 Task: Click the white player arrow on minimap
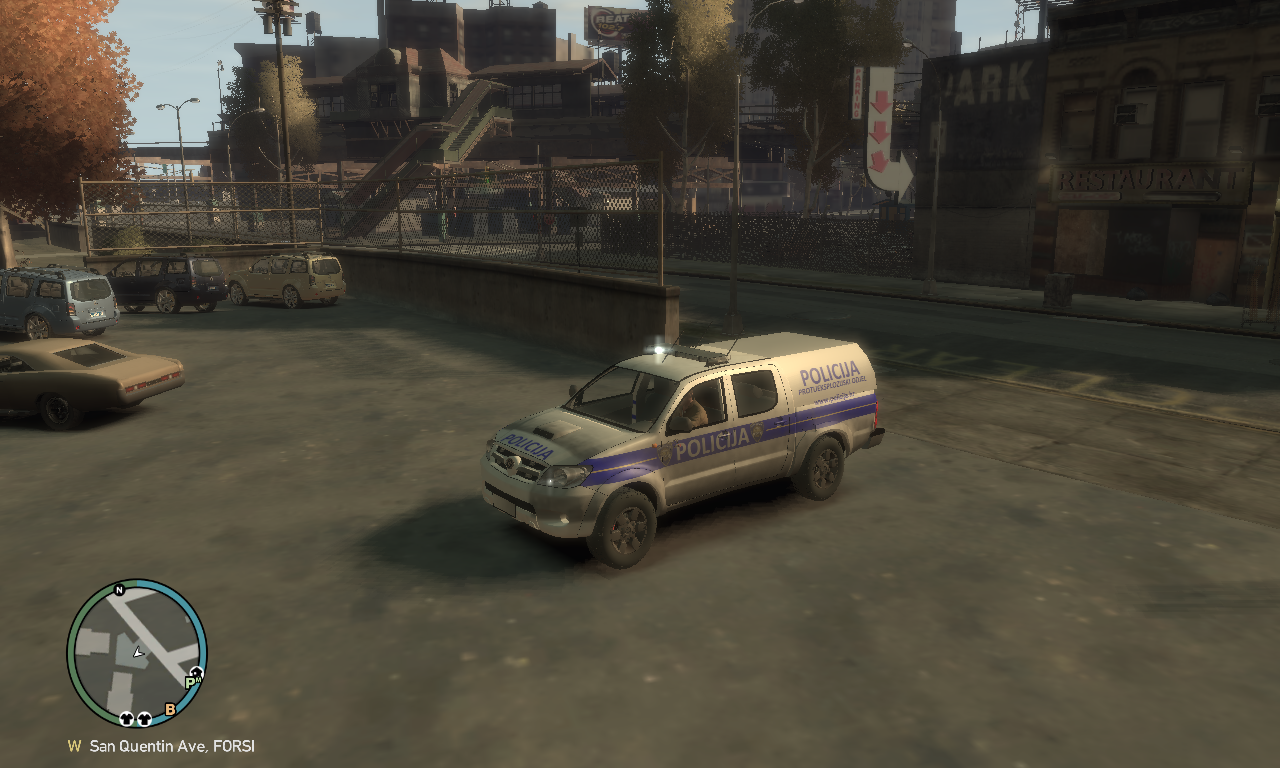[139, 653]
